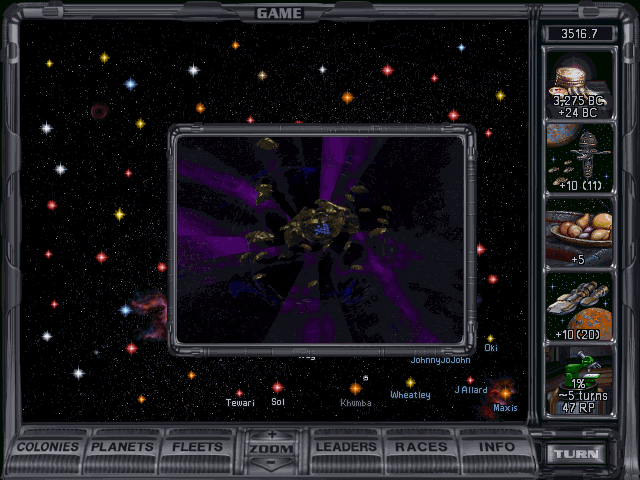This screenshot has height=480, width=640.
Task: Open the GAME menu at top
Action: click(279, 13)
